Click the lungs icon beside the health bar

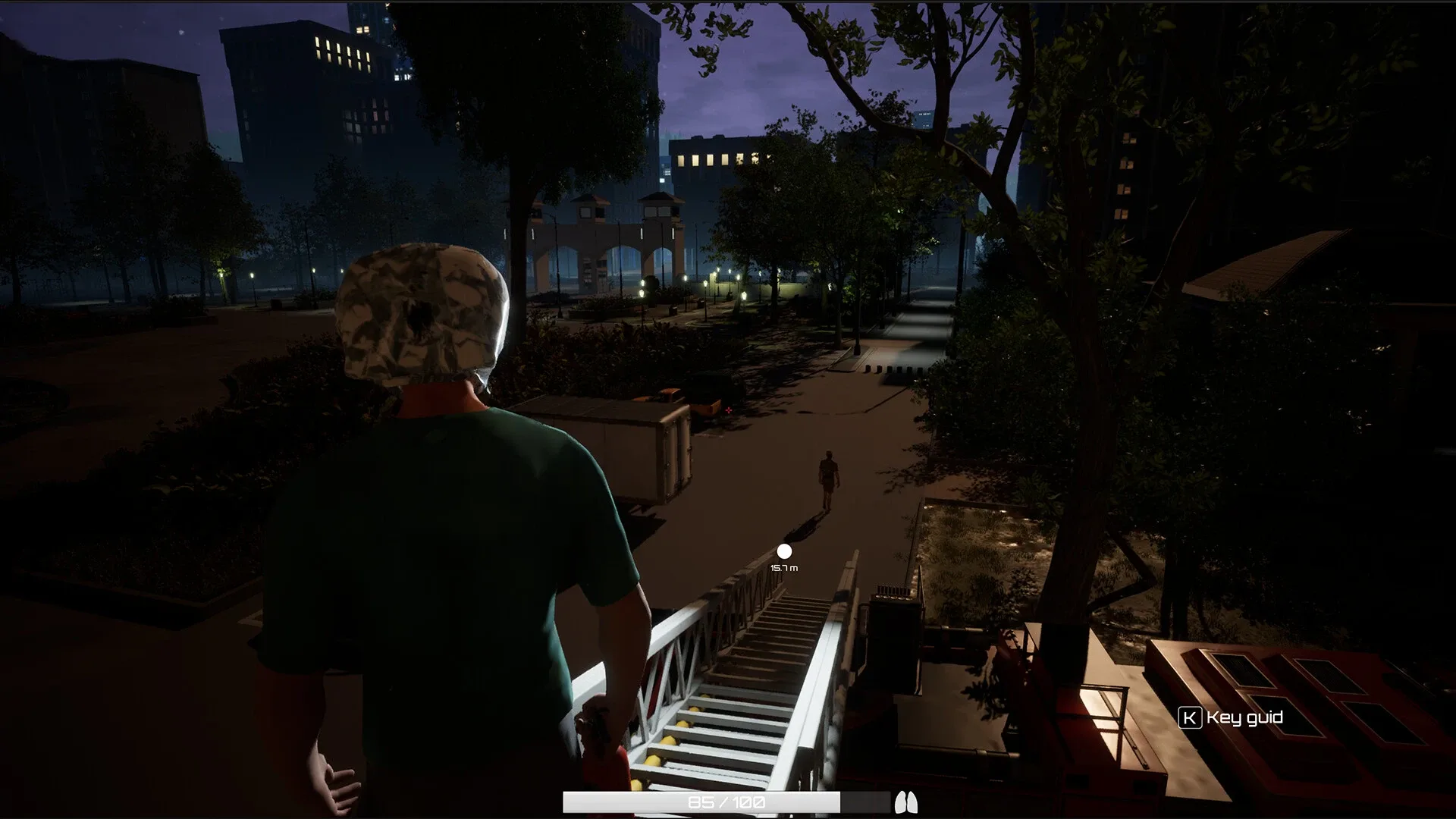coord(907,802)
